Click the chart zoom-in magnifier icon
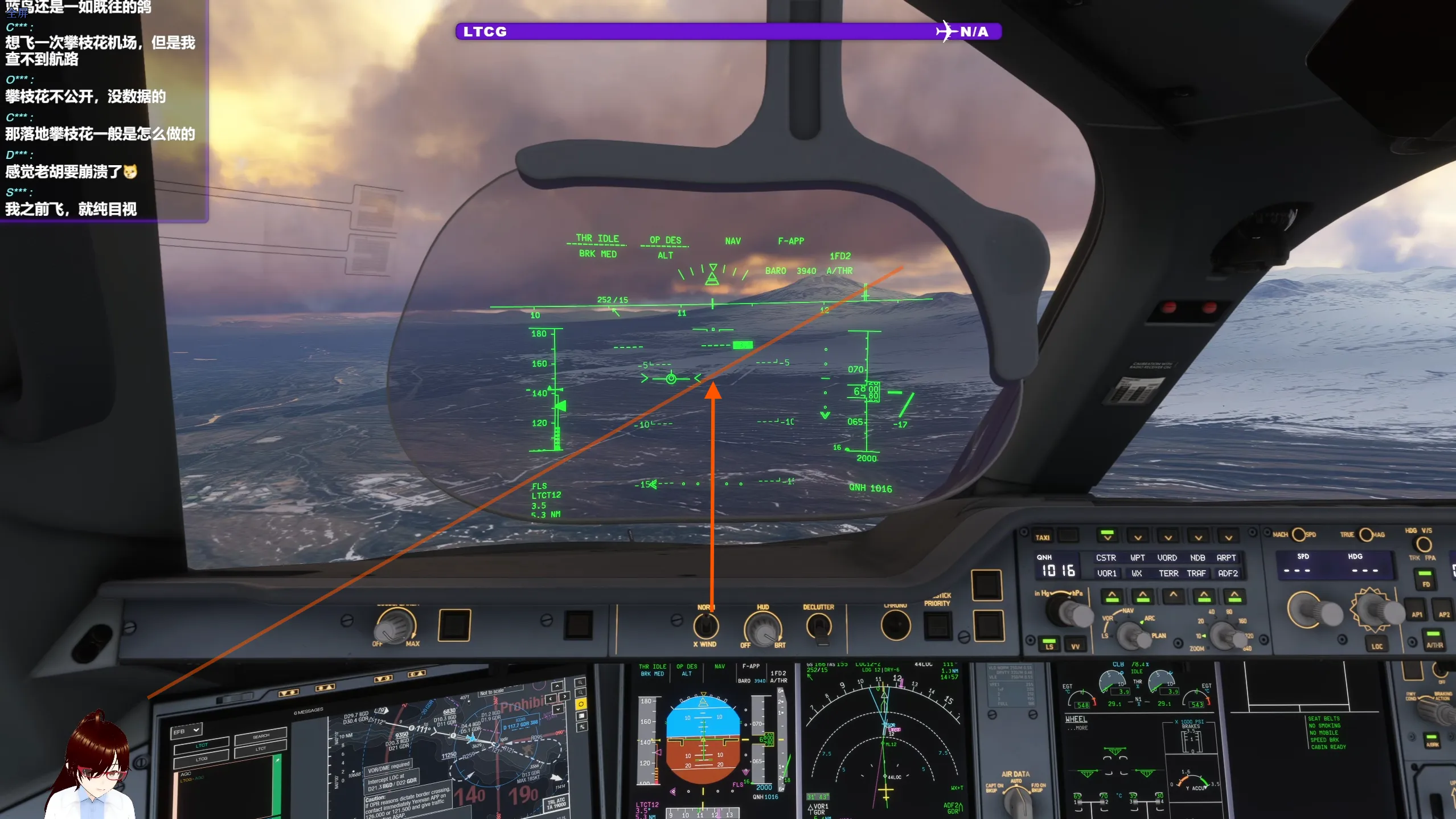Image resolution: width=1456 pixels, height=819 pixels. pyautogui.click(x=580, y=682)
